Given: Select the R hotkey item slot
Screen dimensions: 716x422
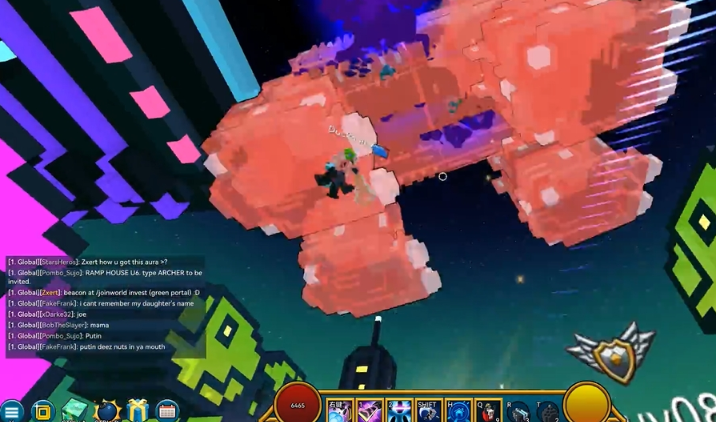Looking at the screenshot, I should coord(520,411).
